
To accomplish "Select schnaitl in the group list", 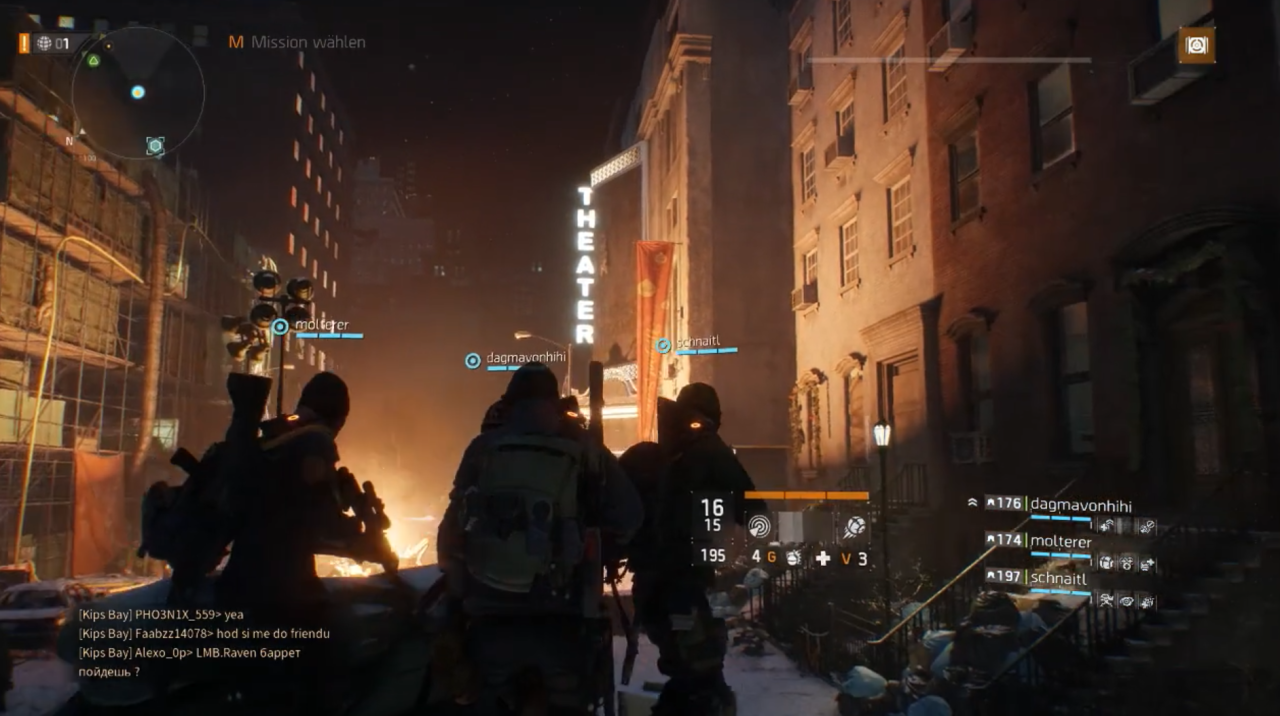I will pos(1058,577).
